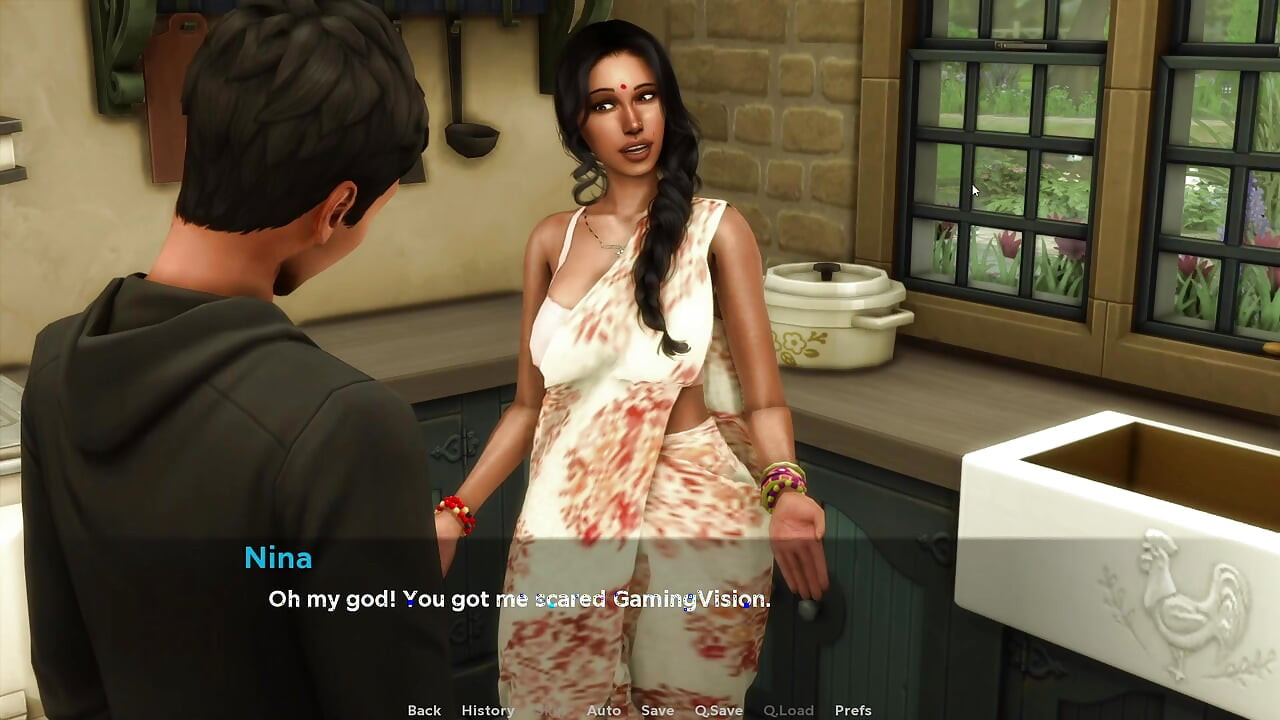Click Nina's name label above the dialogue
The height and width of the screenshot is (720, 1280).
coord(279,558)
